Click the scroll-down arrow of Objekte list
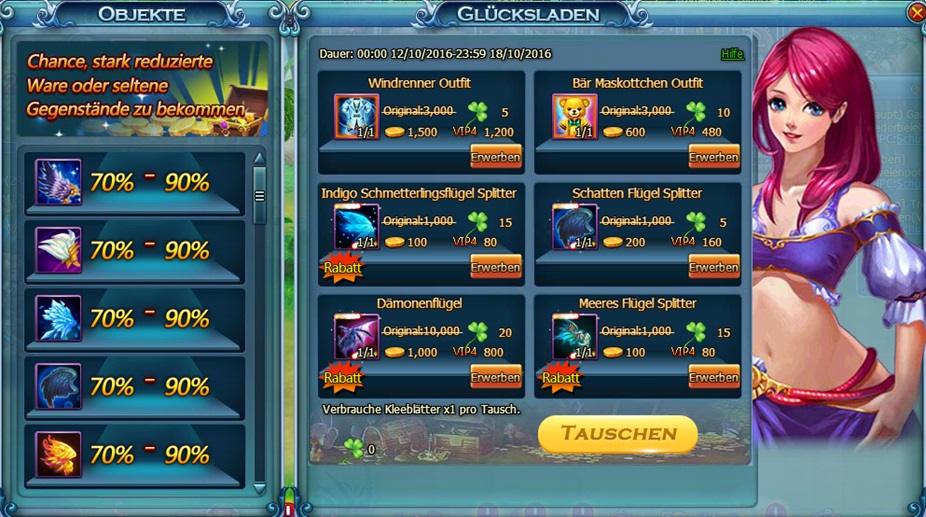This screenshot has height=517, width=926. 260,488
